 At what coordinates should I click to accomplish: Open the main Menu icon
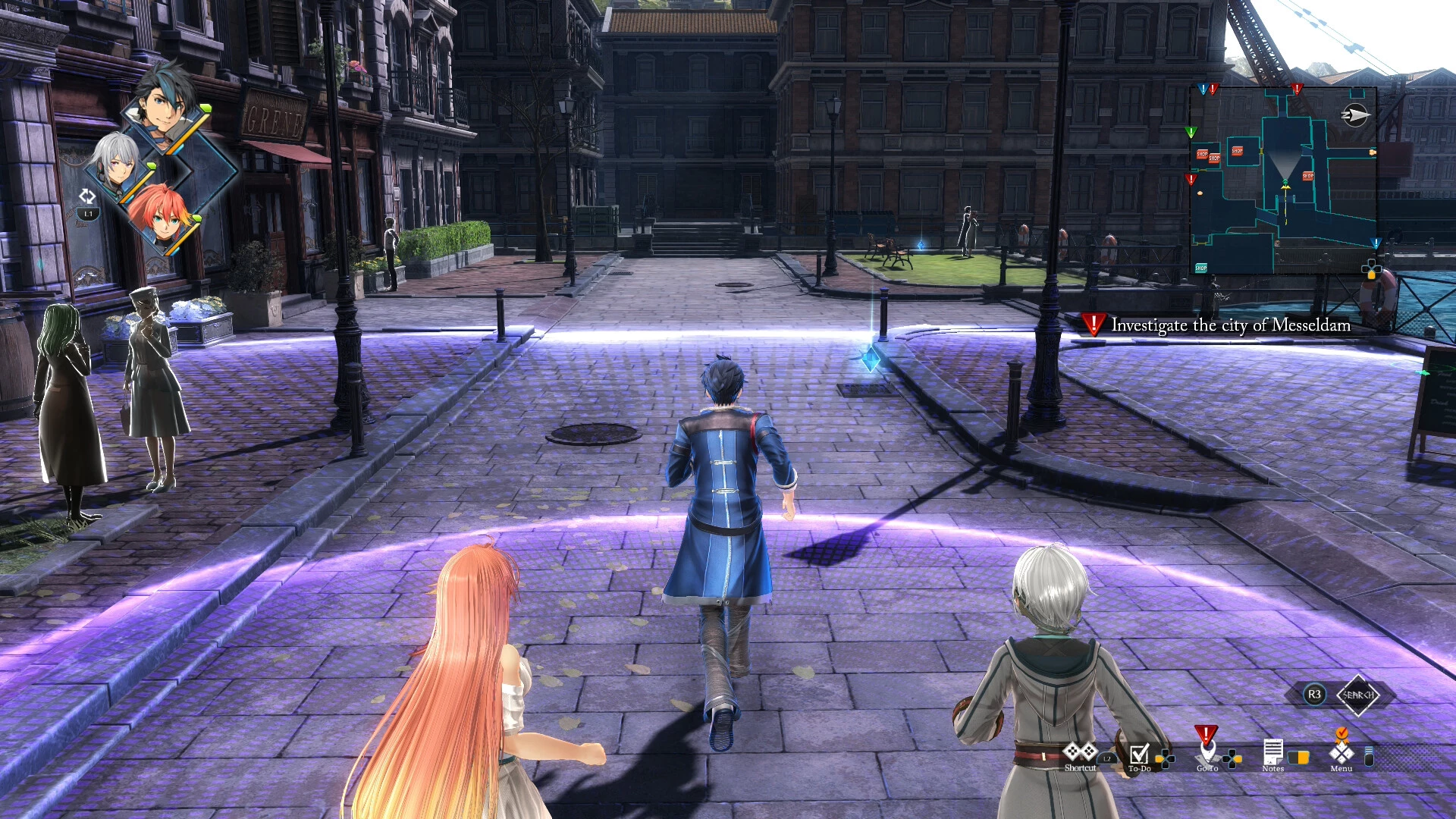click(1341, 752)
